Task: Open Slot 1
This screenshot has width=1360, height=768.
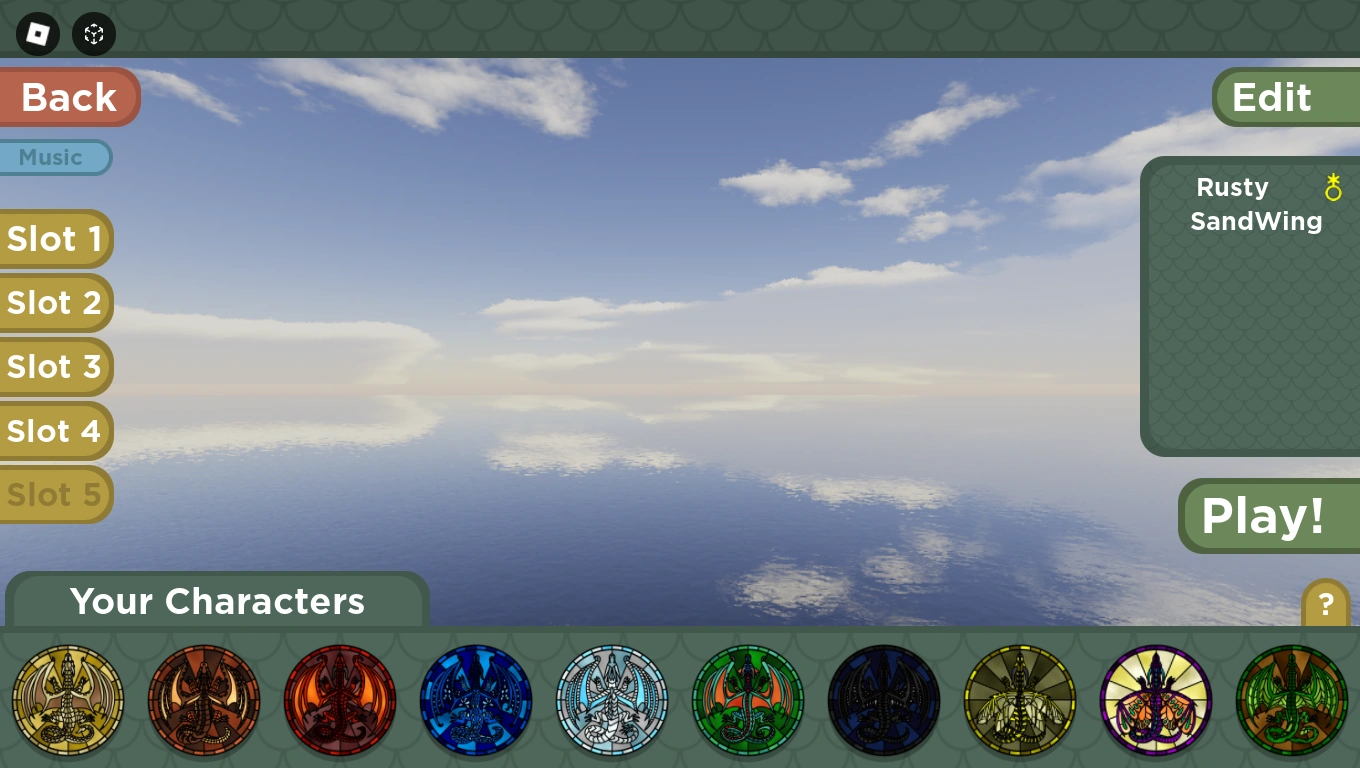Action: 55,238
